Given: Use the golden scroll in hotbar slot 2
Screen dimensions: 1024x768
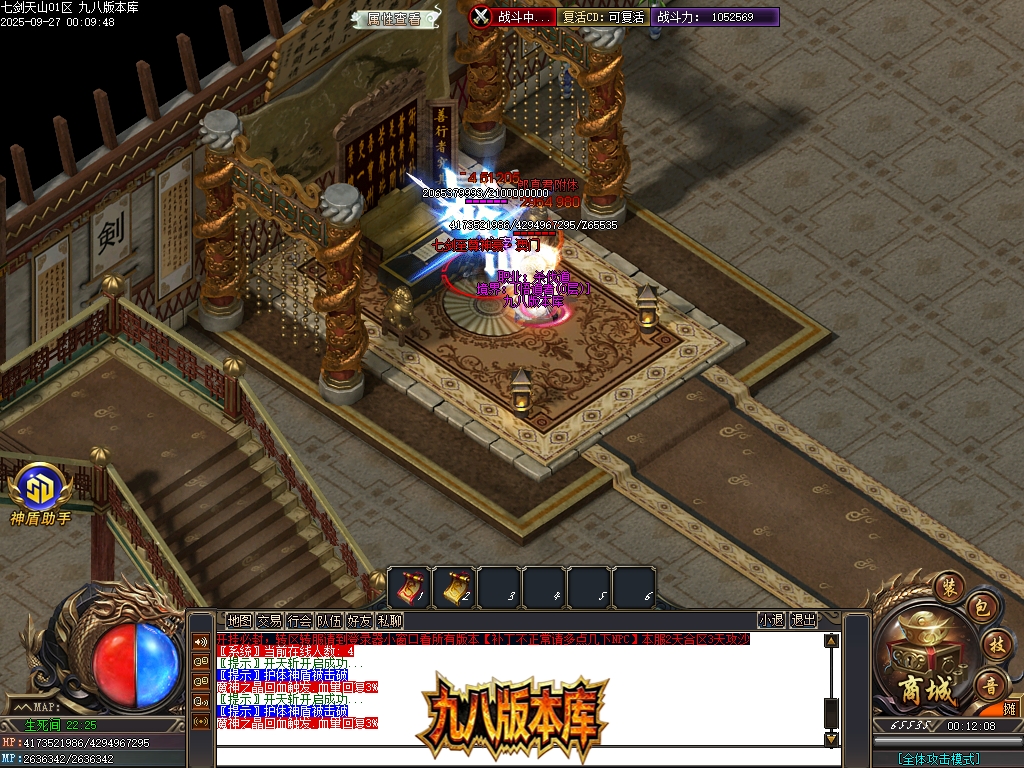Looking at the screenshot, I should 454,587.
